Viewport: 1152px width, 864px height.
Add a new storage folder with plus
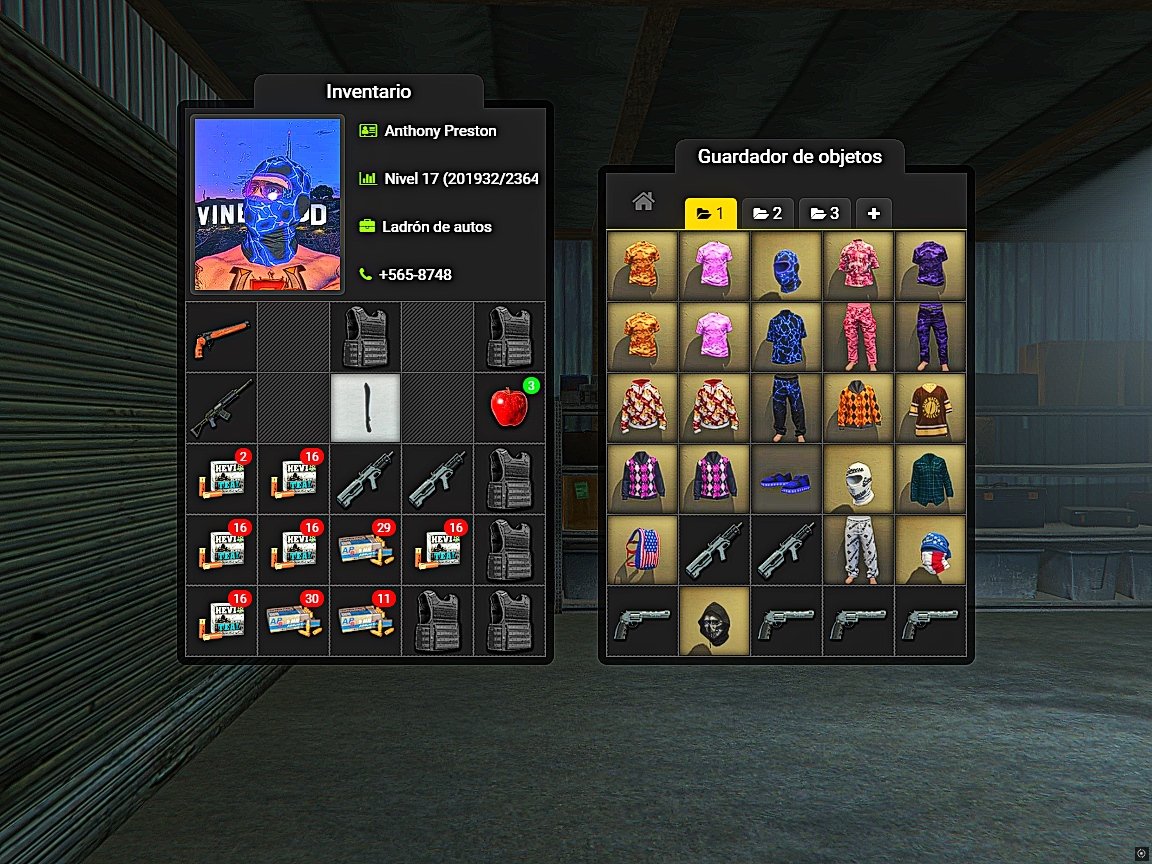(873, 213)
